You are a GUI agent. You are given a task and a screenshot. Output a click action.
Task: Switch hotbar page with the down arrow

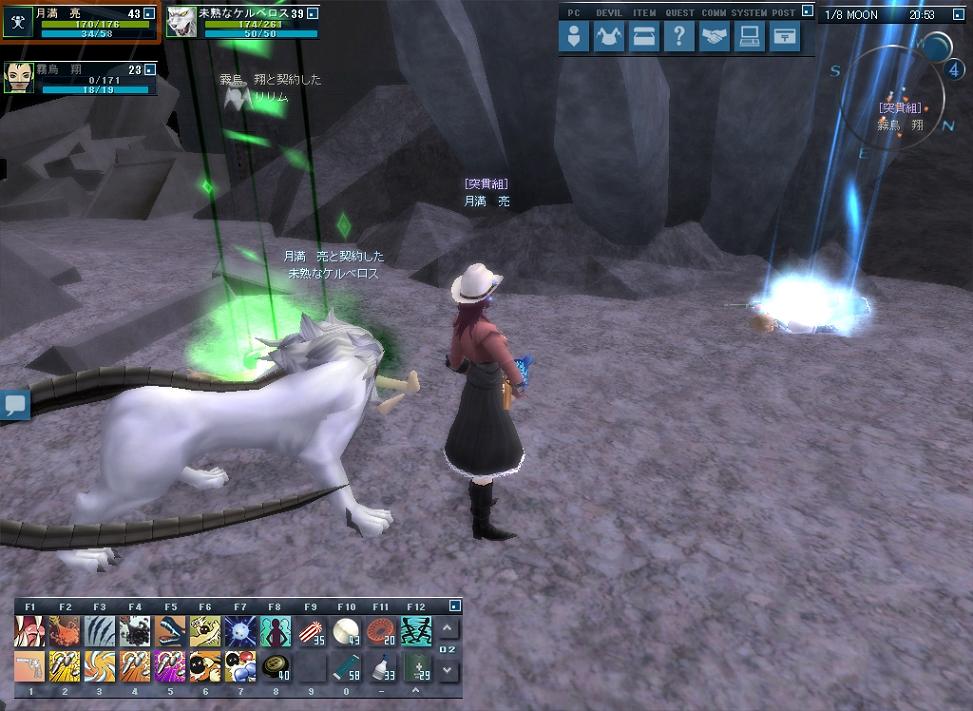click(448, 669)
